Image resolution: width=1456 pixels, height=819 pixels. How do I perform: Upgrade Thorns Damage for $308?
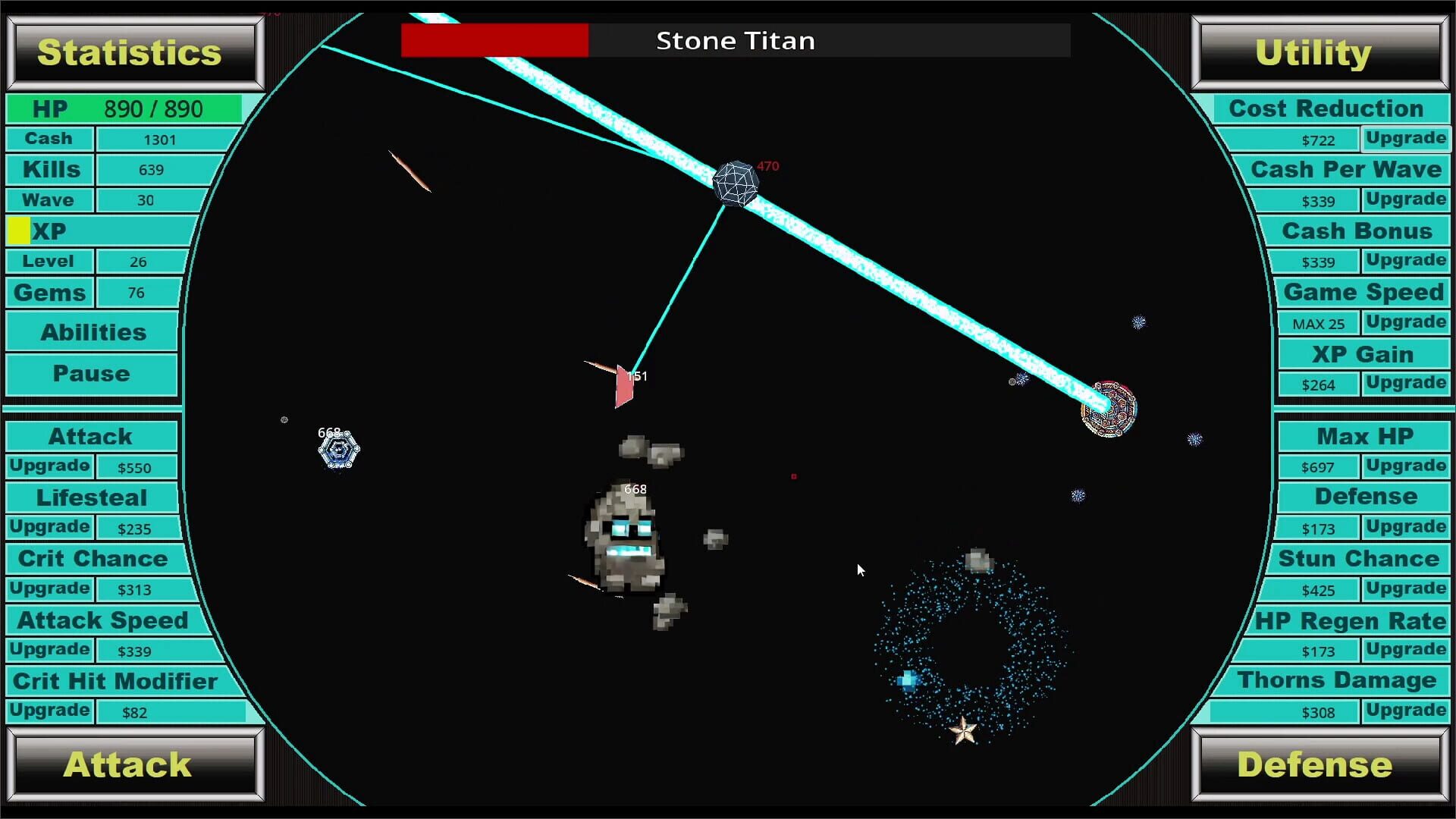[1405, 711]
